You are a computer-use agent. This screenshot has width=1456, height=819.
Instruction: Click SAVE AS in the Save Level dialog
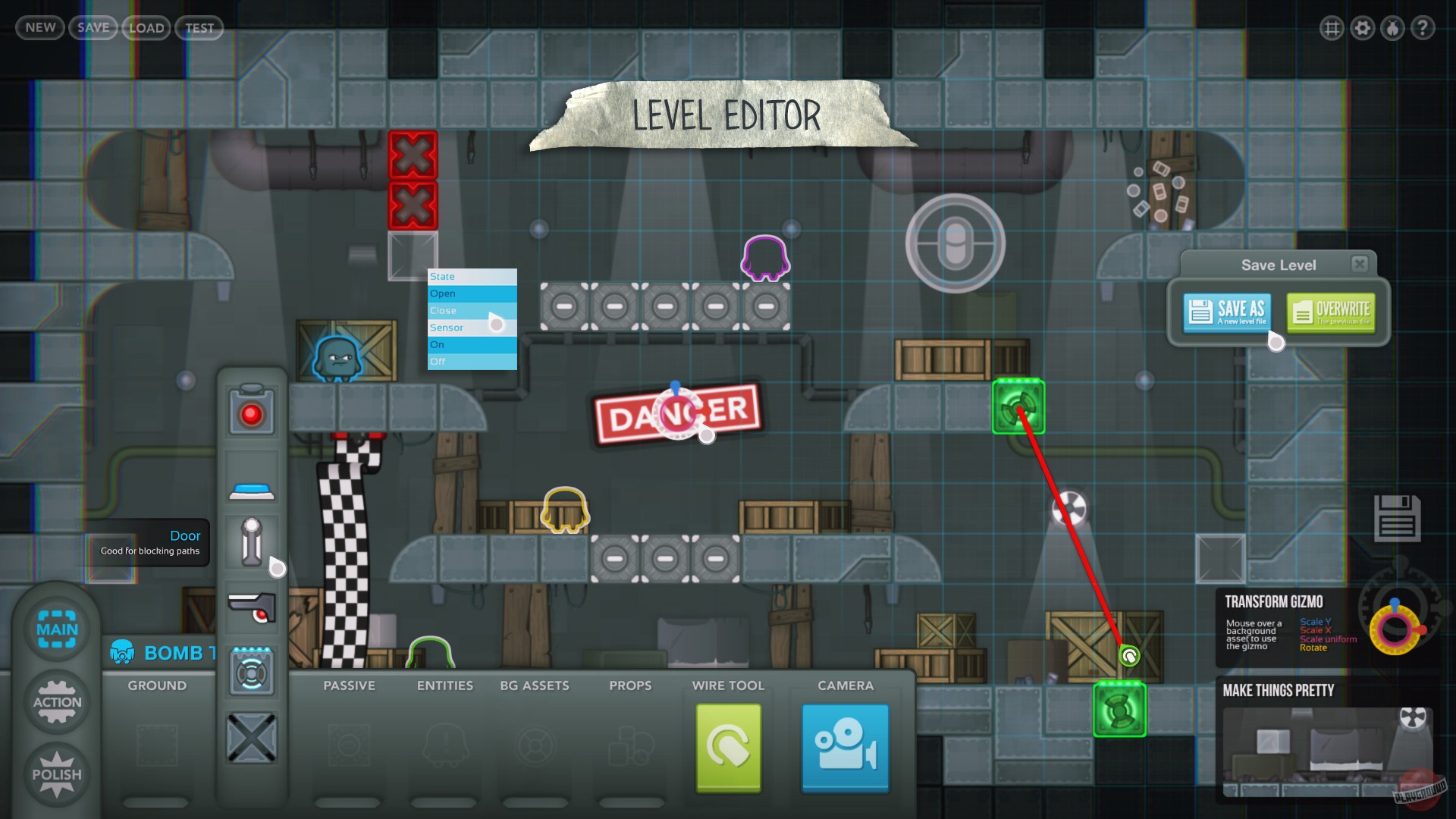(x=1226, y=312)
